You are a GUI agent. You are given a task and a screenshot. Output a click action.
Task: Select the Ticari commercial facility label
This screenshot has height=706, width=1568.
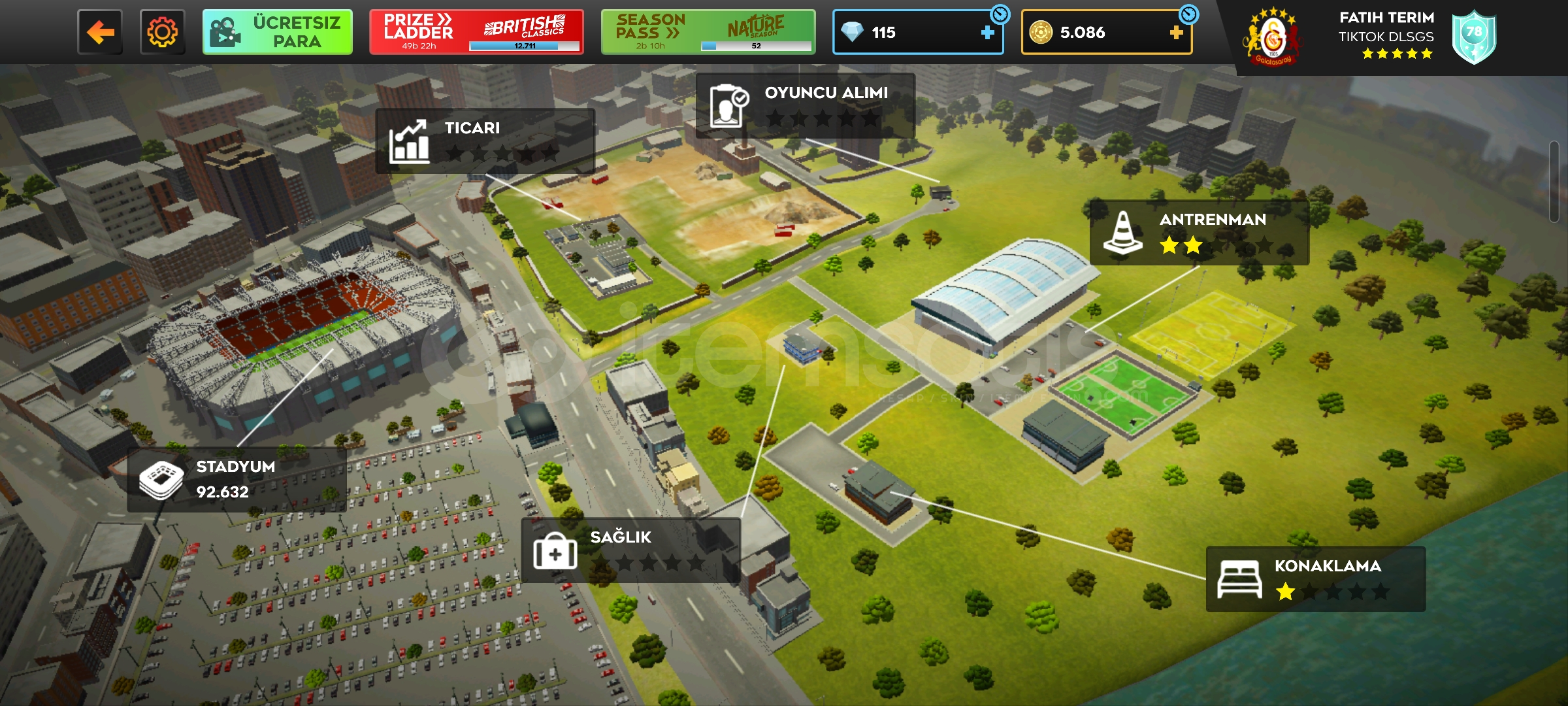pos(485,141)
